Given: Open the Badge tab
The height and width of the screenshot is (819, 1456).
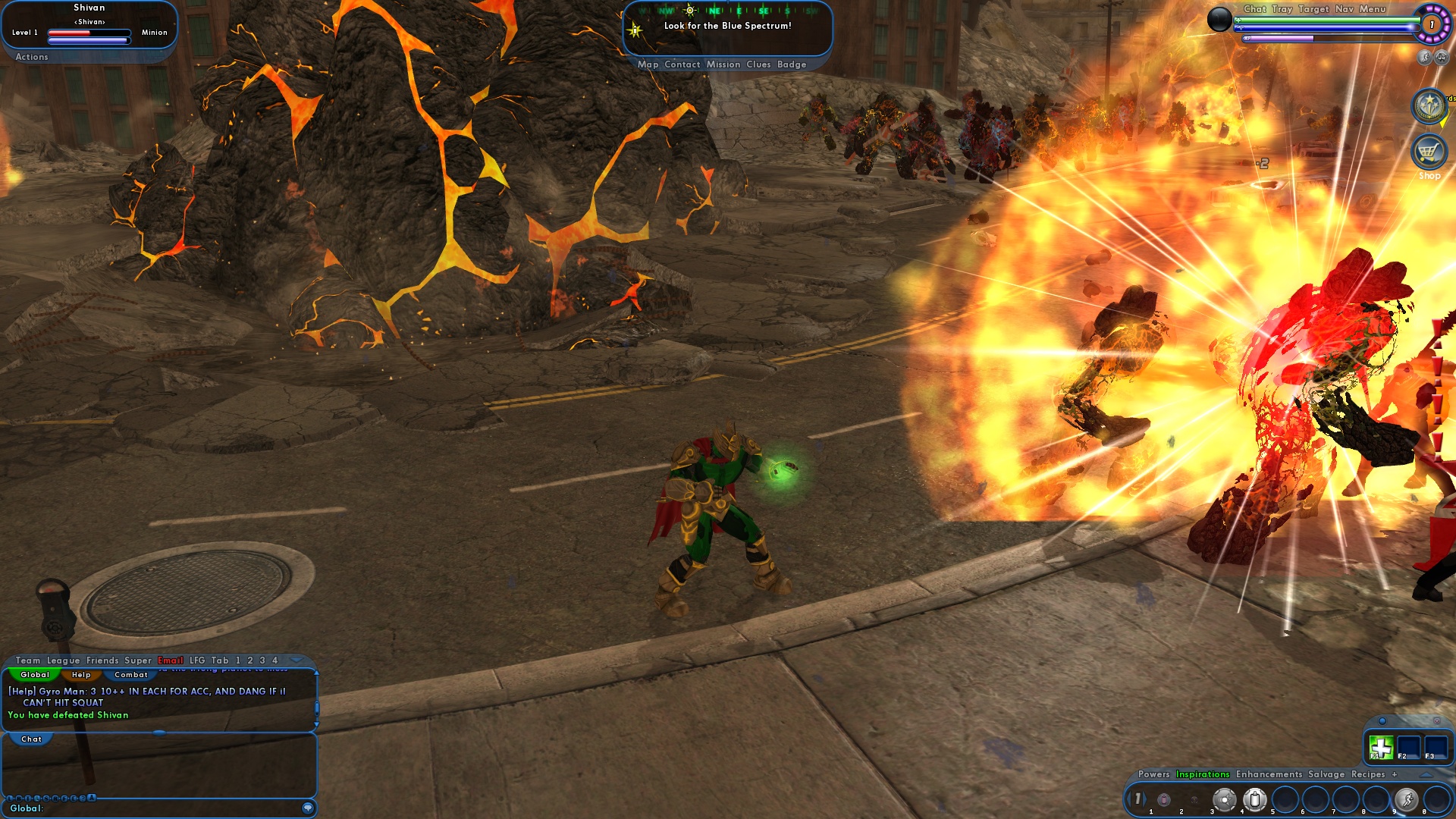Looking at the screenshot, I should coord(791,64).
